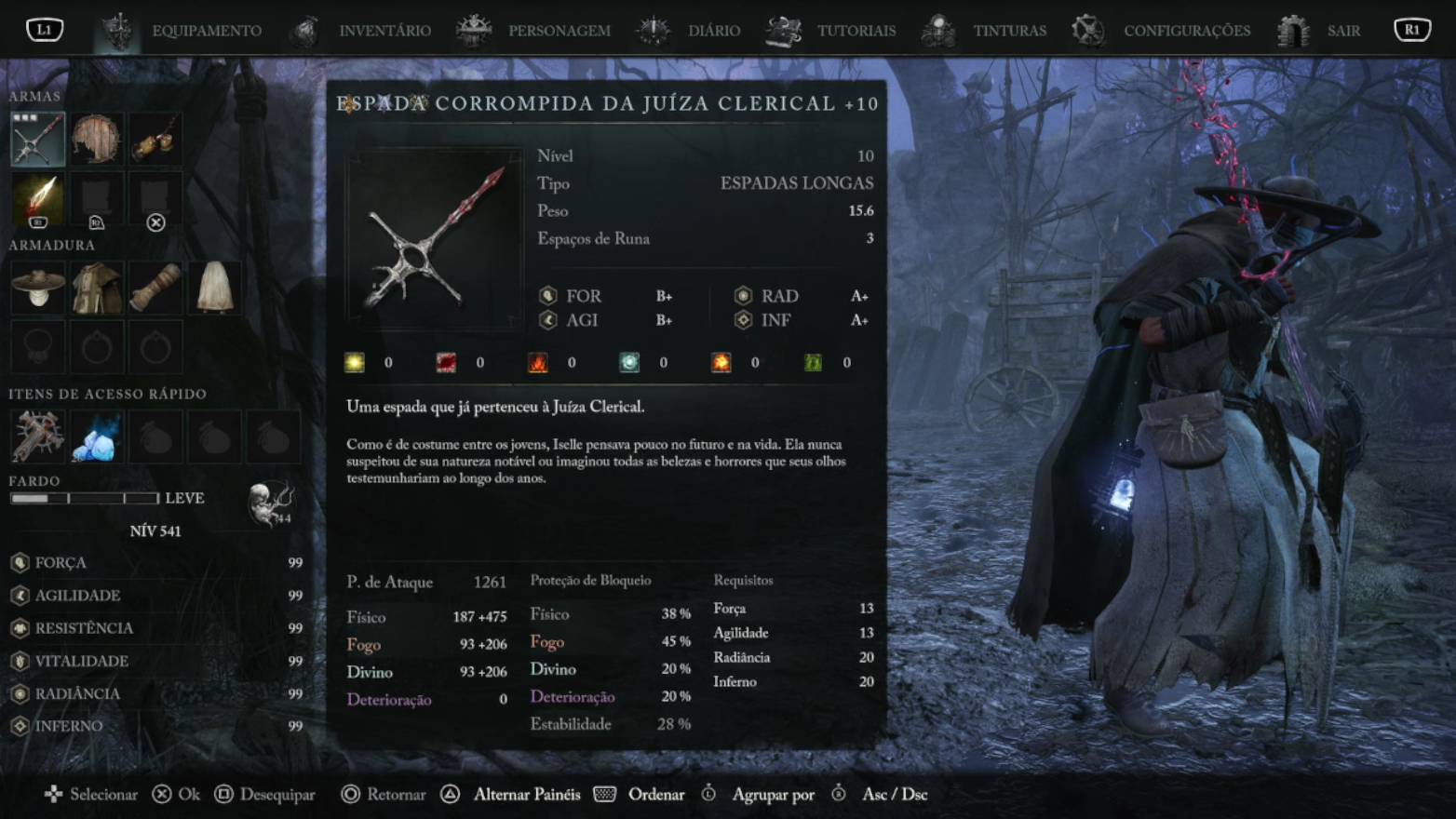Image resolution: width=1456 pixels, height=819 pixels.
Task: Select the glowing red feather spell slot
Action: [x=37, y=198]
